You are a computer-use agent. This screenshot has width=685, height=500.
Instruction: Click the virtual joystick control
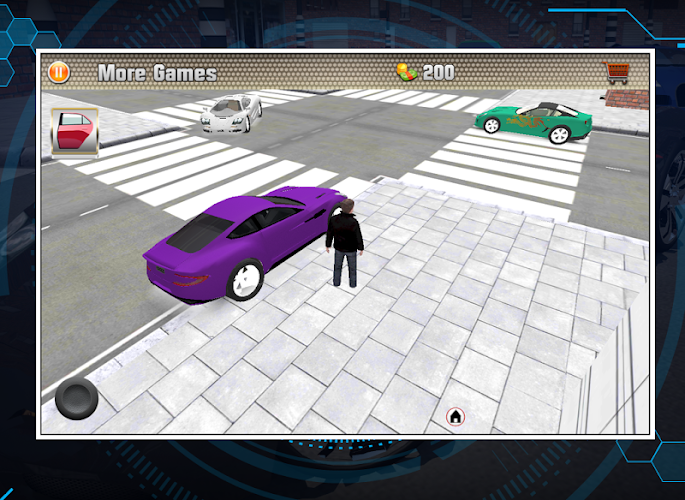76,398
